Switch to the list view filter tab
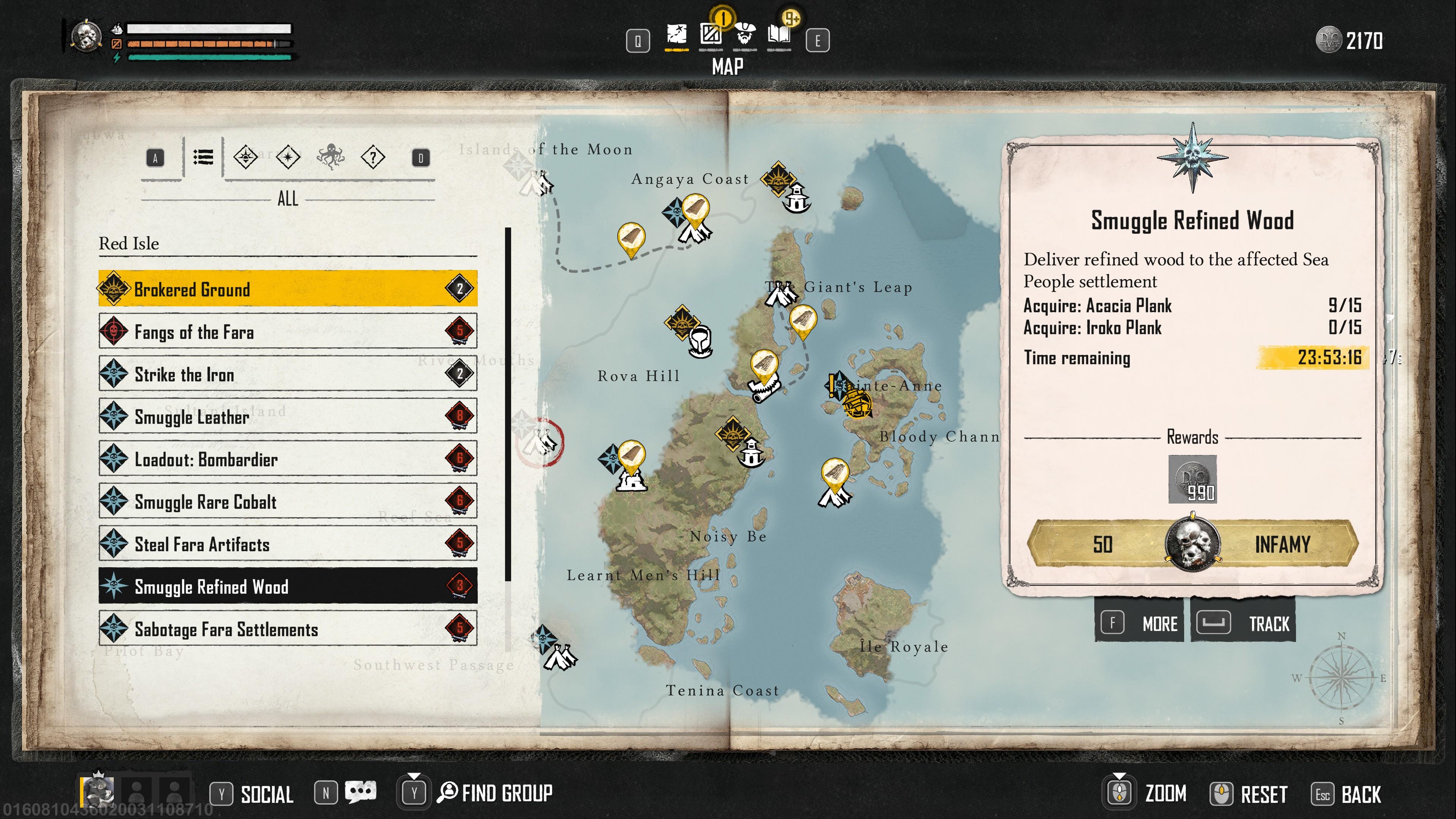 (203, 157)
